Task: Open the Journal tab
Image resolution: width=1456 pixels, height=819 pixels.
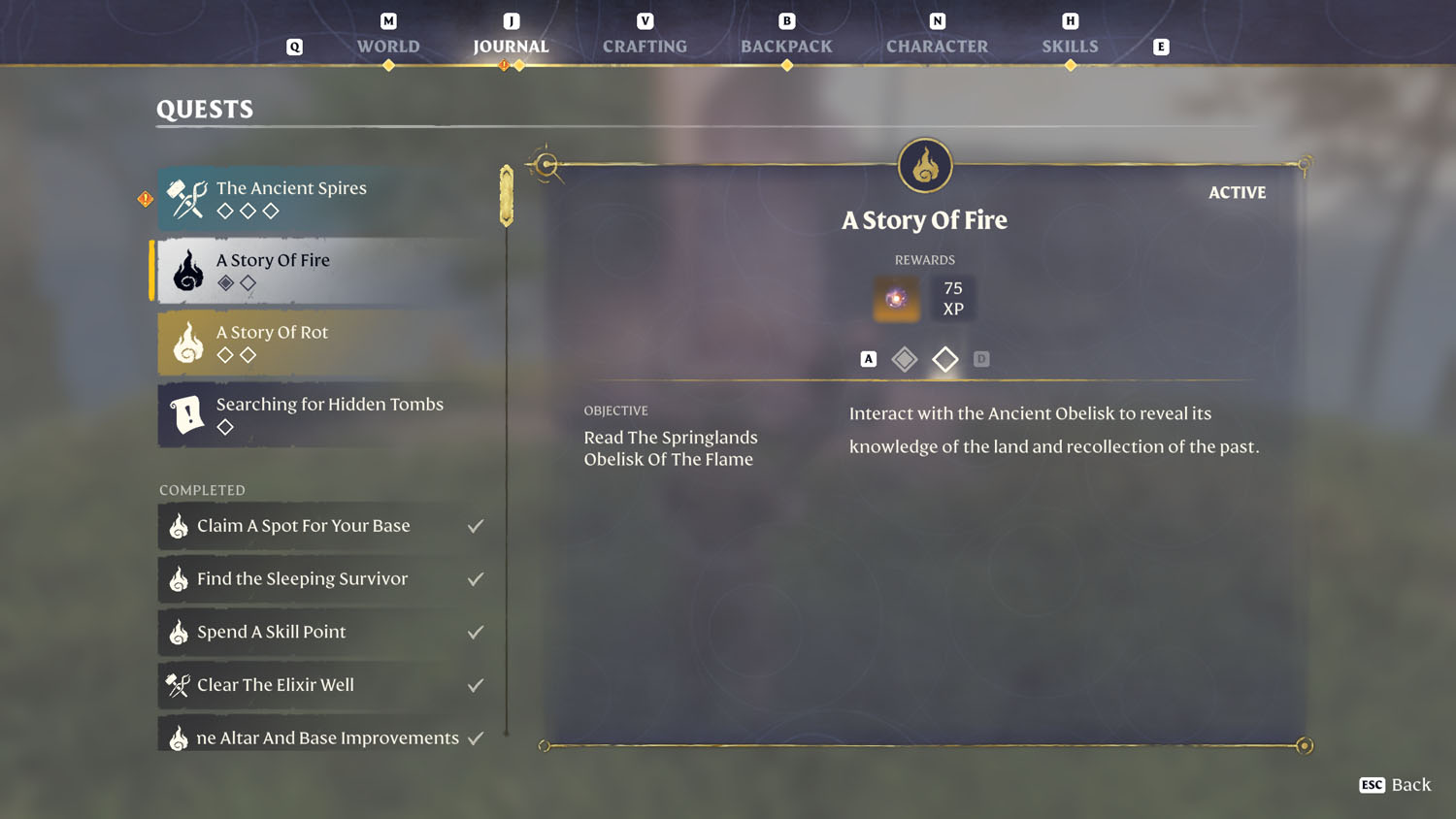Action: click(511, 46)
